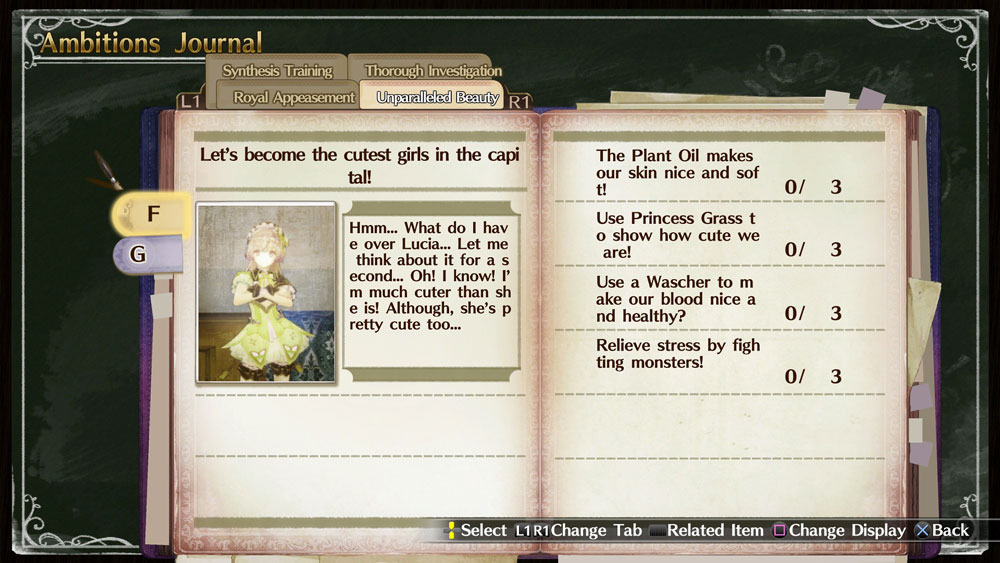Select the Plant Oil objective row

(x=719, y=172)
